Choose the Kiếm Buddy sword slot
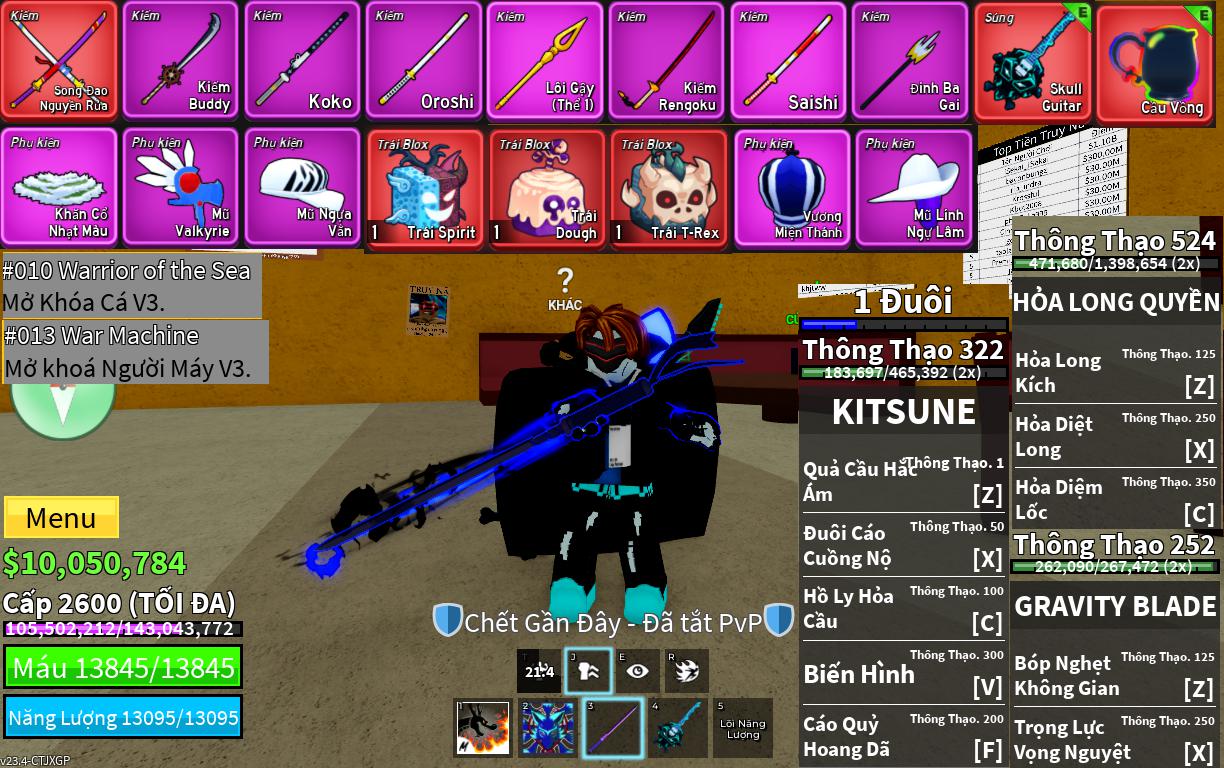 pos(180,61)
